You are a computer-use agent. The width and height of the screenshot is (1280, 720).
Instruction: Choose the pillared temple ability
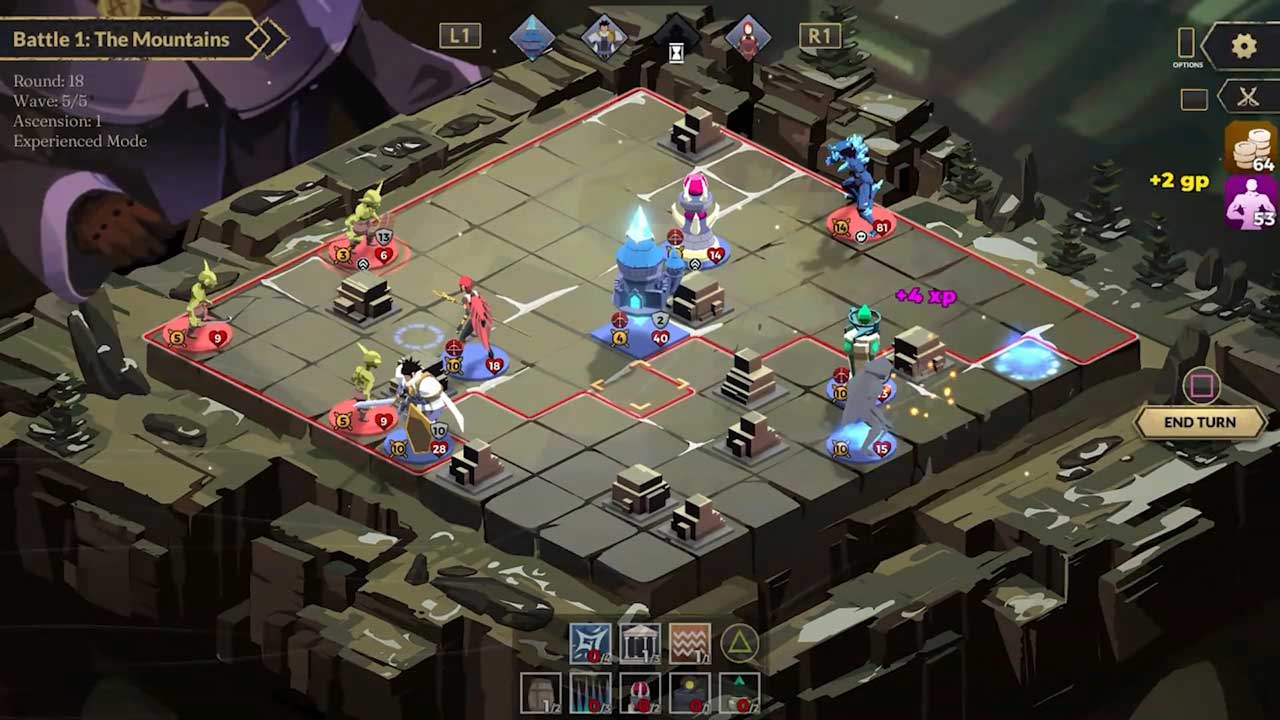pos(640,643)
